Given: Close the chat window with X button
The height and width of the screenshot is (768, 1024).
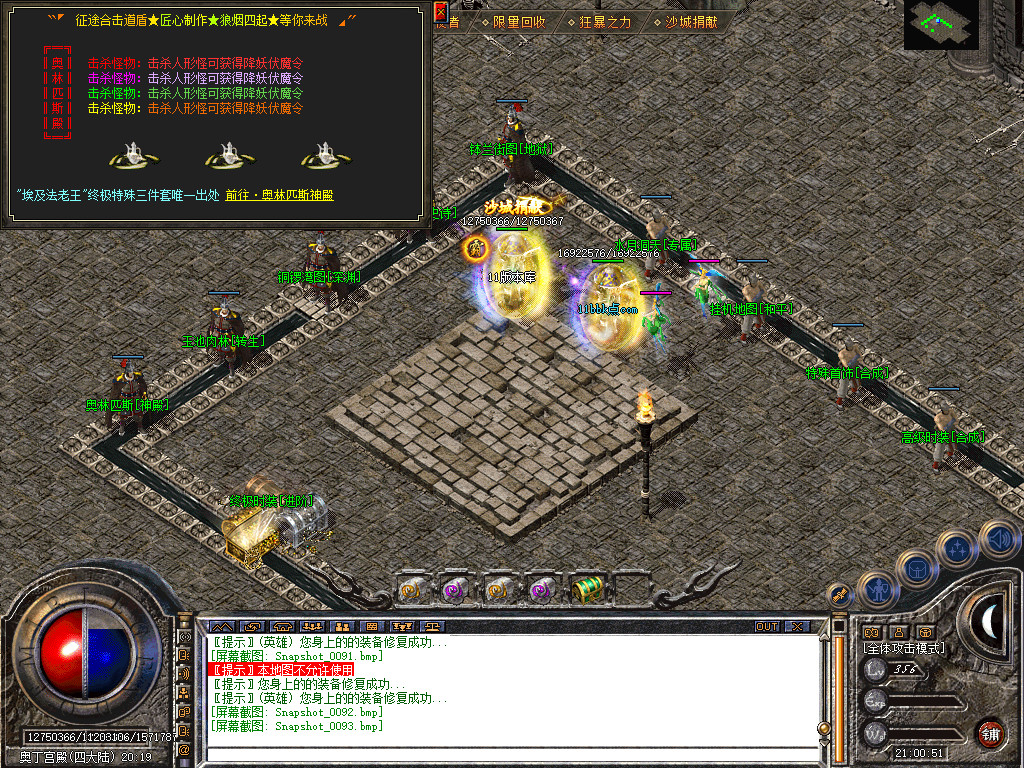Looking at the screenshot, I should pos(796,627).
